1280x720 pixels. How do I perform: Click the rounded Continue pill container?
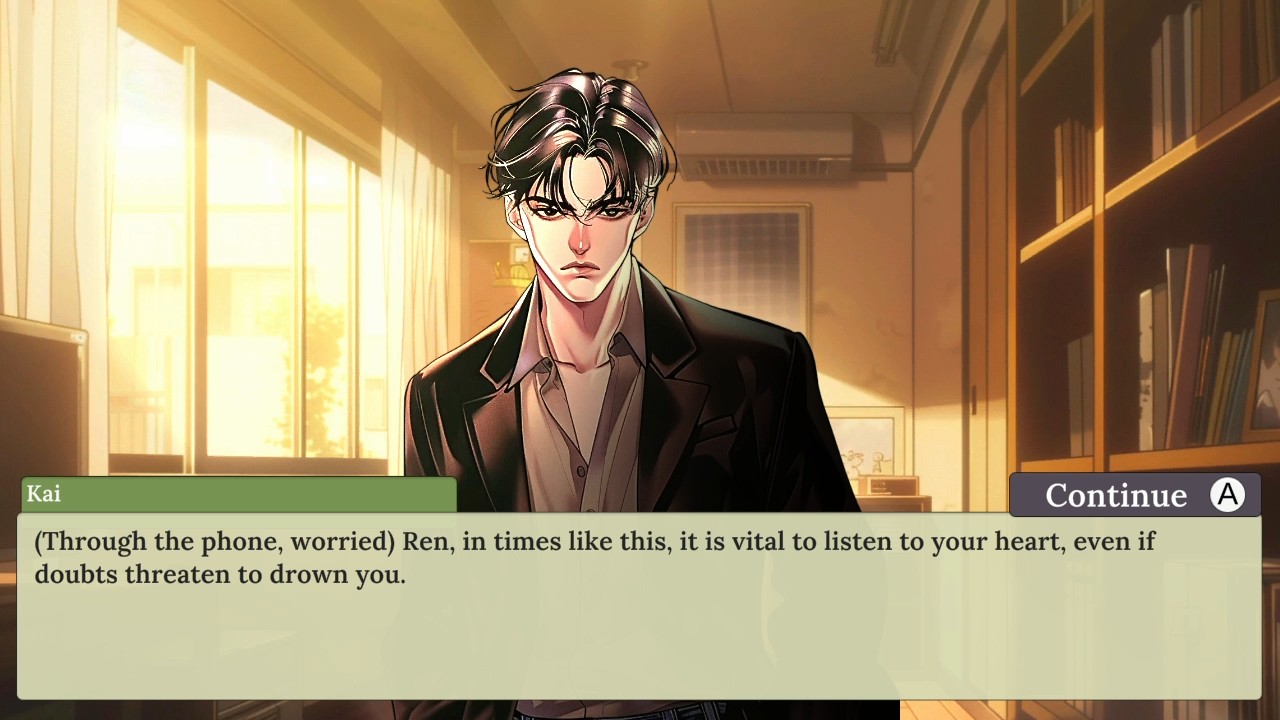[1135, 494]
